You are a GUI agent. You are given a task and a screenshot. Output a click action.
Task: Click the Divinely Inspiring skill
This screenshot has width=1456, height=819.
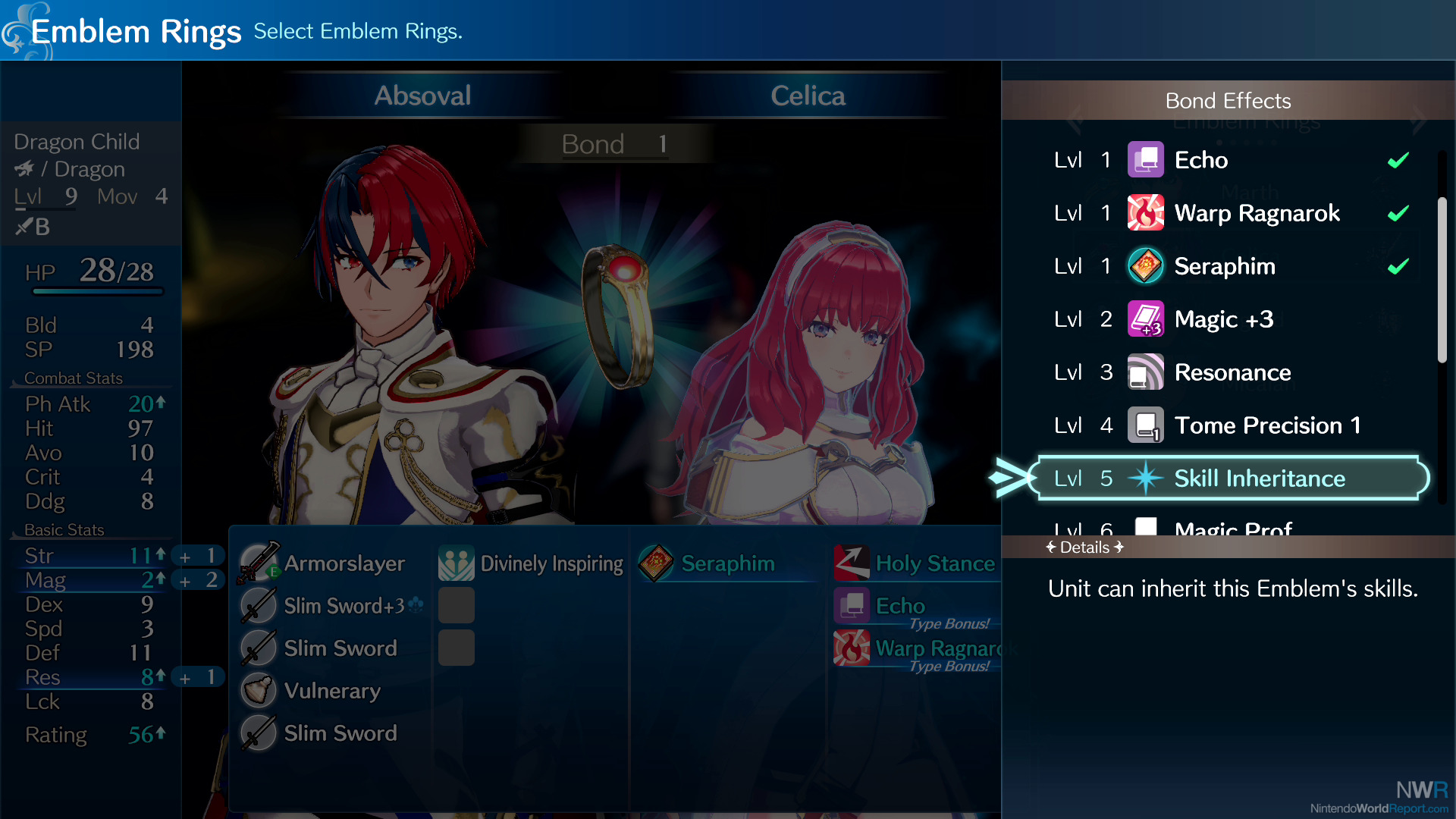point(532,563)
